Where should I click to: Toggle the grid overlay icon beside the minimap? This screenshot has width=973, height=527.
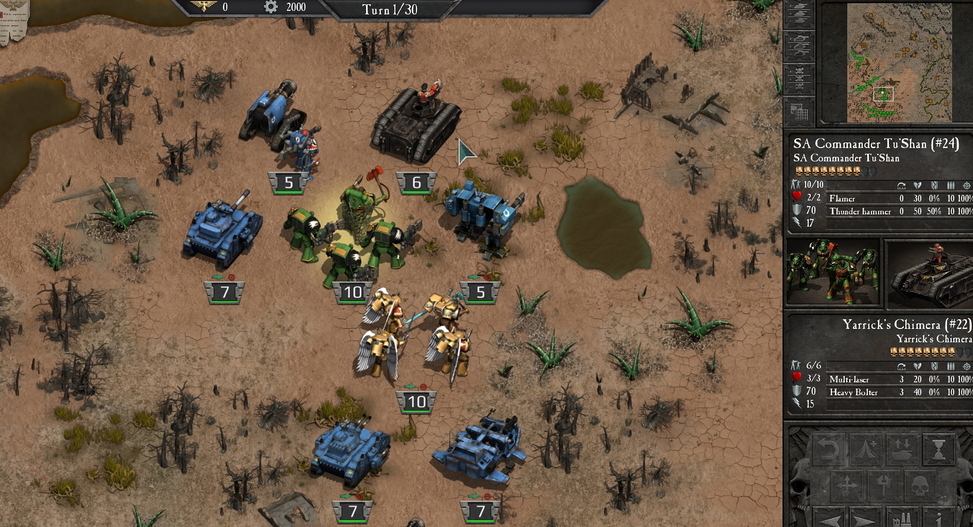pyautogui.click(x=798, y=111)
